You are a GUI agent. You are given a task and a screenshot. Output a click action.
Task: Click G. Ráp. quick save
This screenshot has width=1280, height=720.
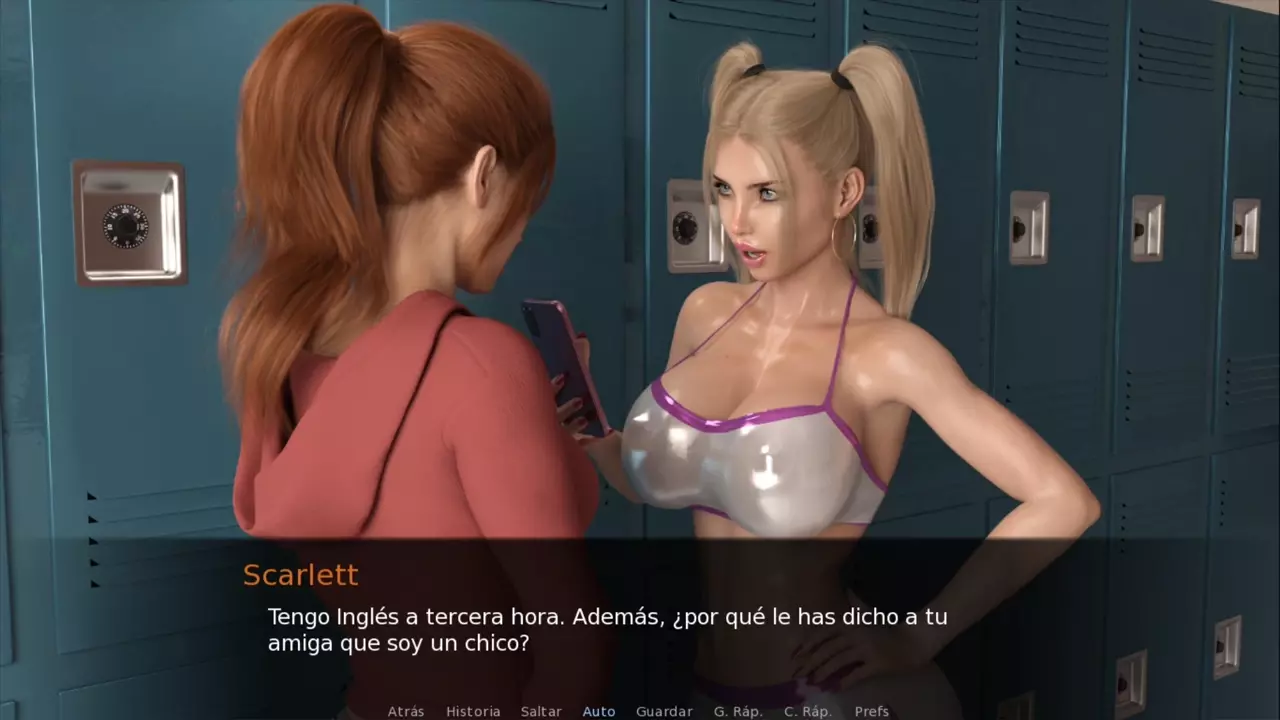click(738, 711)
